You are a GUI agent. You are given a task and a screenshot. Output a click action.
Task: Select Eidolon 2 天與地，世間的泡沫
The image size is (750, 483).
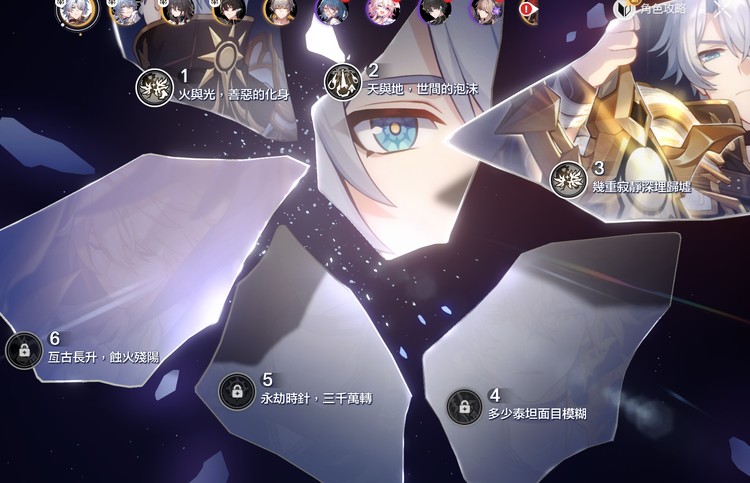tap(343, 82)
